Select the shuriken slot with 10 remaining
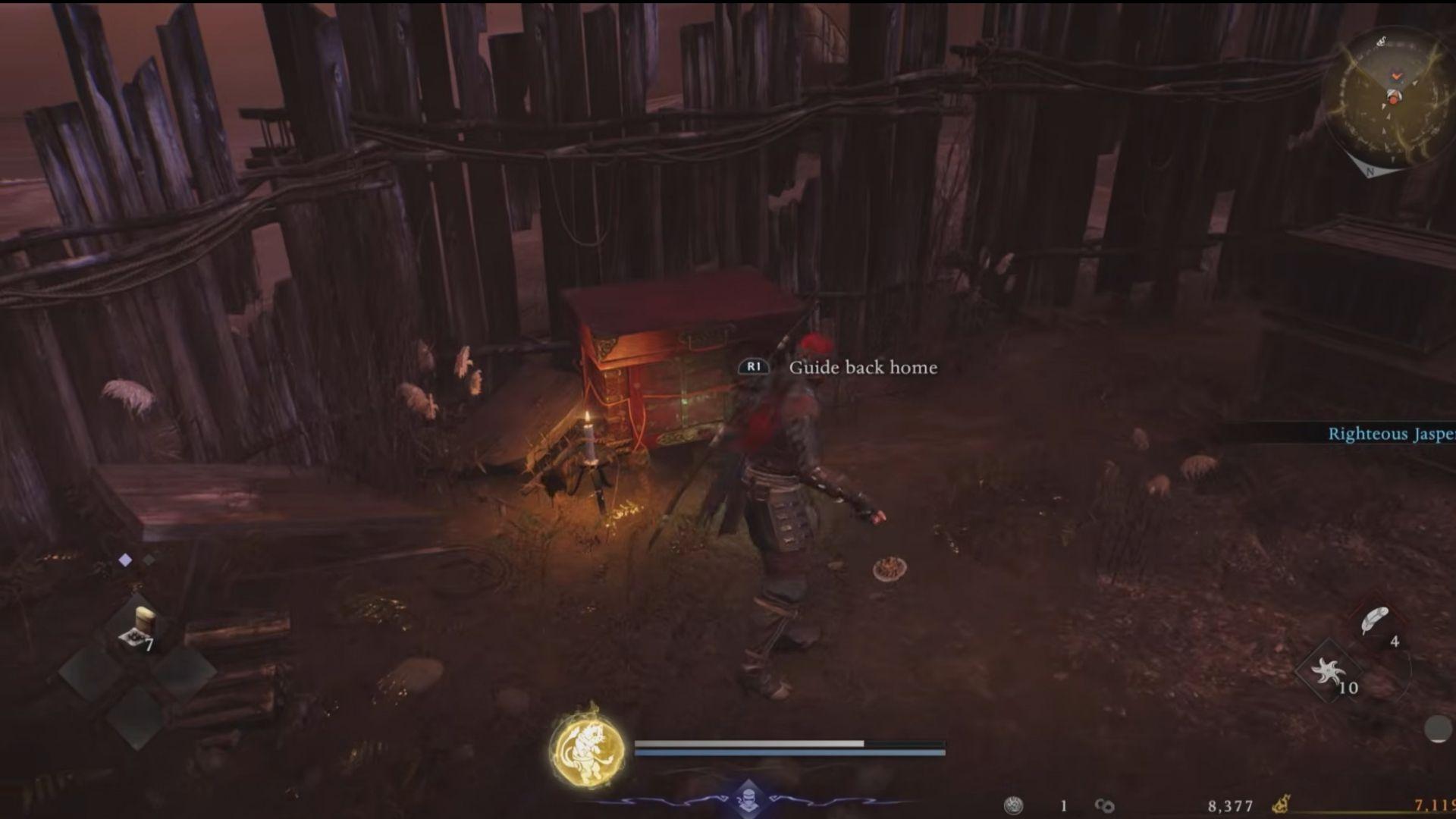1456x819 pixels. click(x=1329, y=673)
